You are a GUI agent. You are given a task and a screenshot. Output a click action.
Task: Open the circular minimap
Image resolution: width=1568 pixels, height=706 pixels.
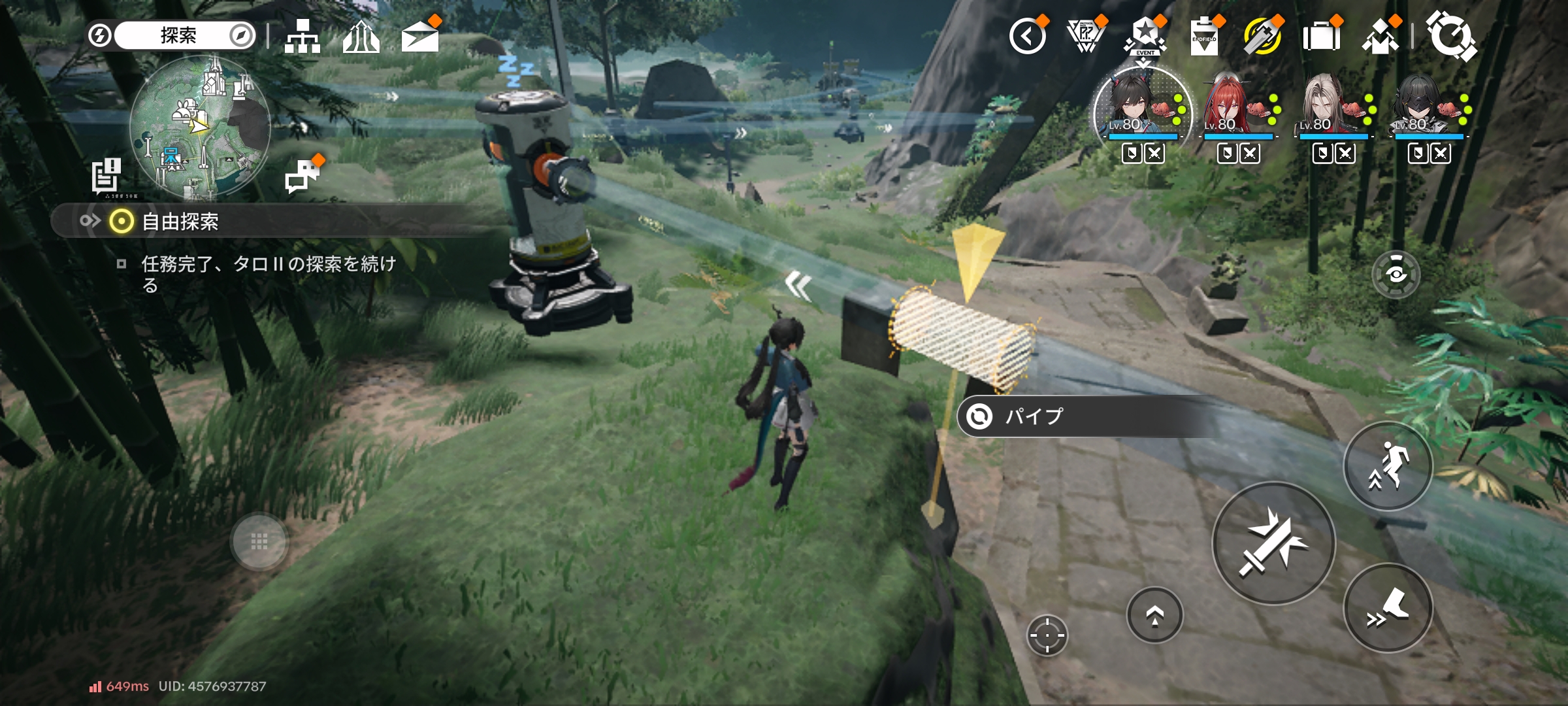pyautogui.click(x=199, y=127)
